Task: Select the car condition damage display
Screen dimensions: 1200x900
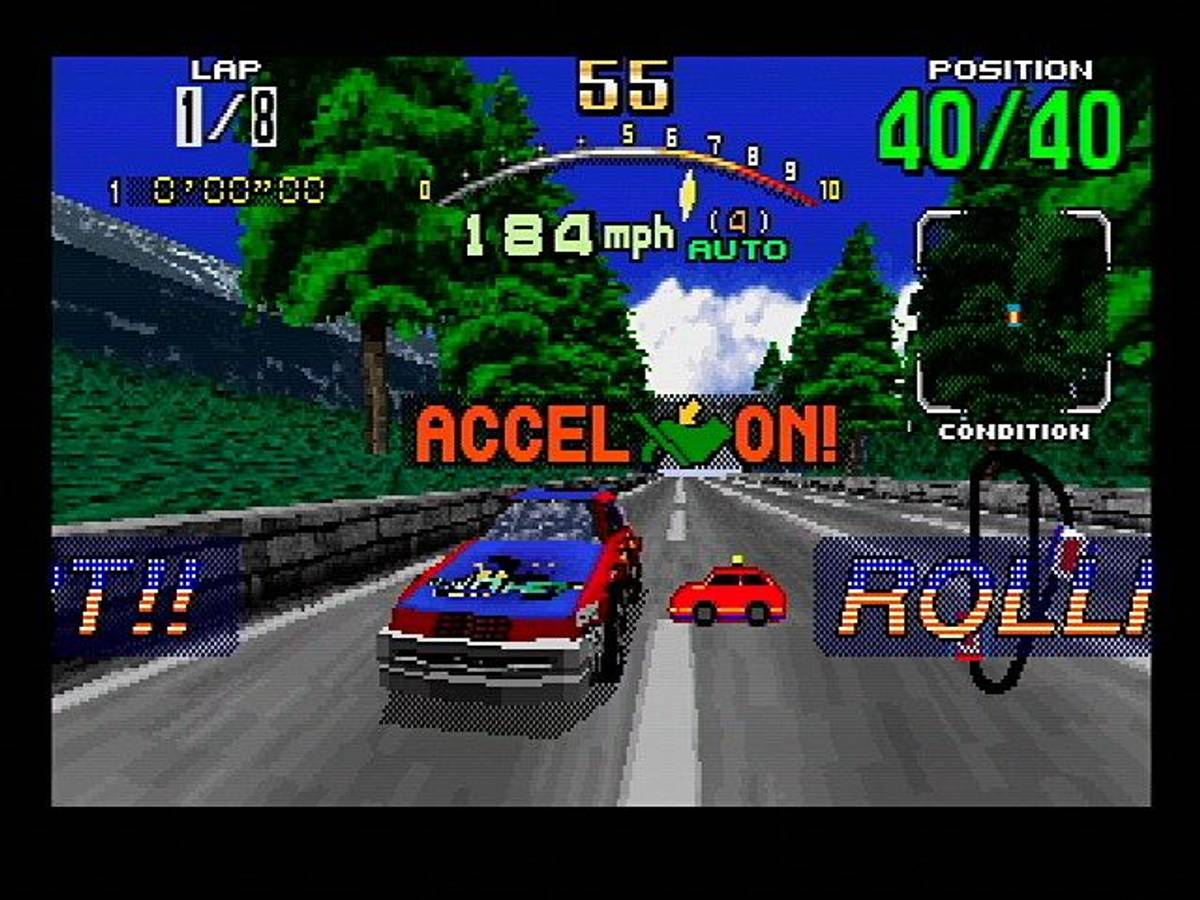Action: pyautogui.click(x=1013, y=313)
